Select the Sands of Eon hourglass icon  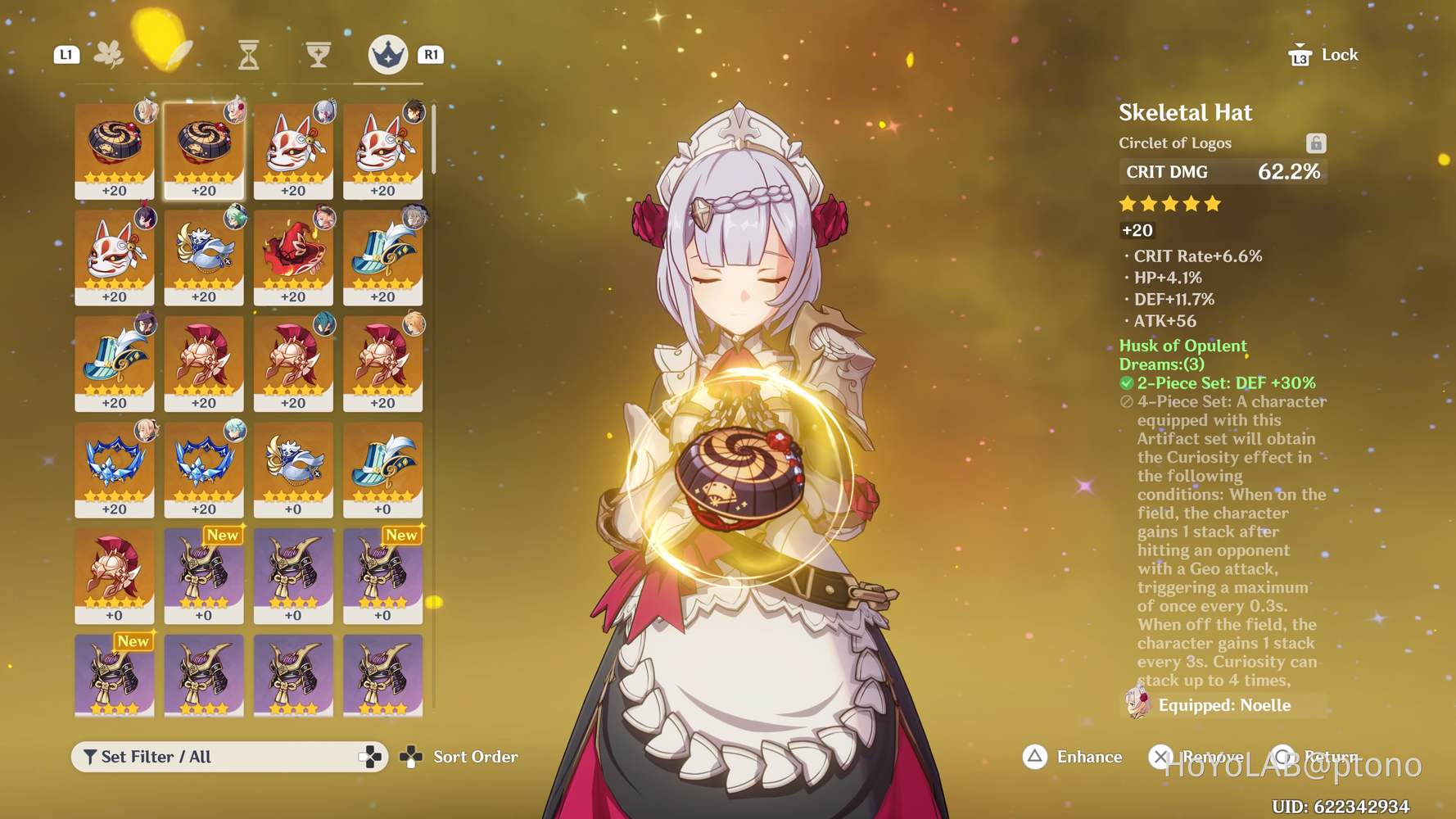pyautogui.click(x=248, y=52)
